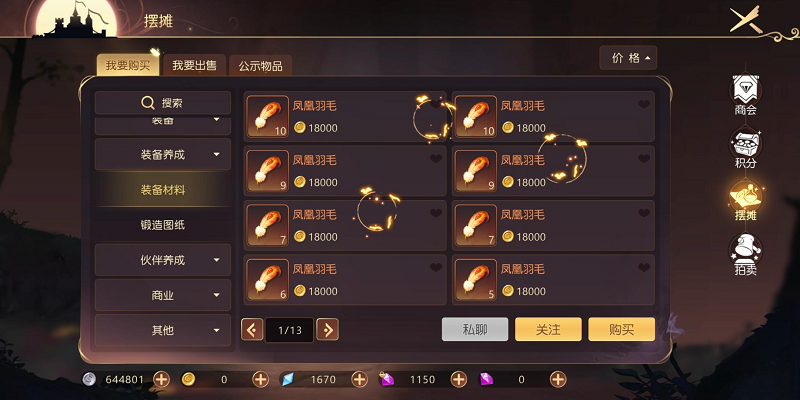Open the 公示物品 tab
The width and height of the screenshot is (800, 400).
pyautogui.click(x=260, y=66)
